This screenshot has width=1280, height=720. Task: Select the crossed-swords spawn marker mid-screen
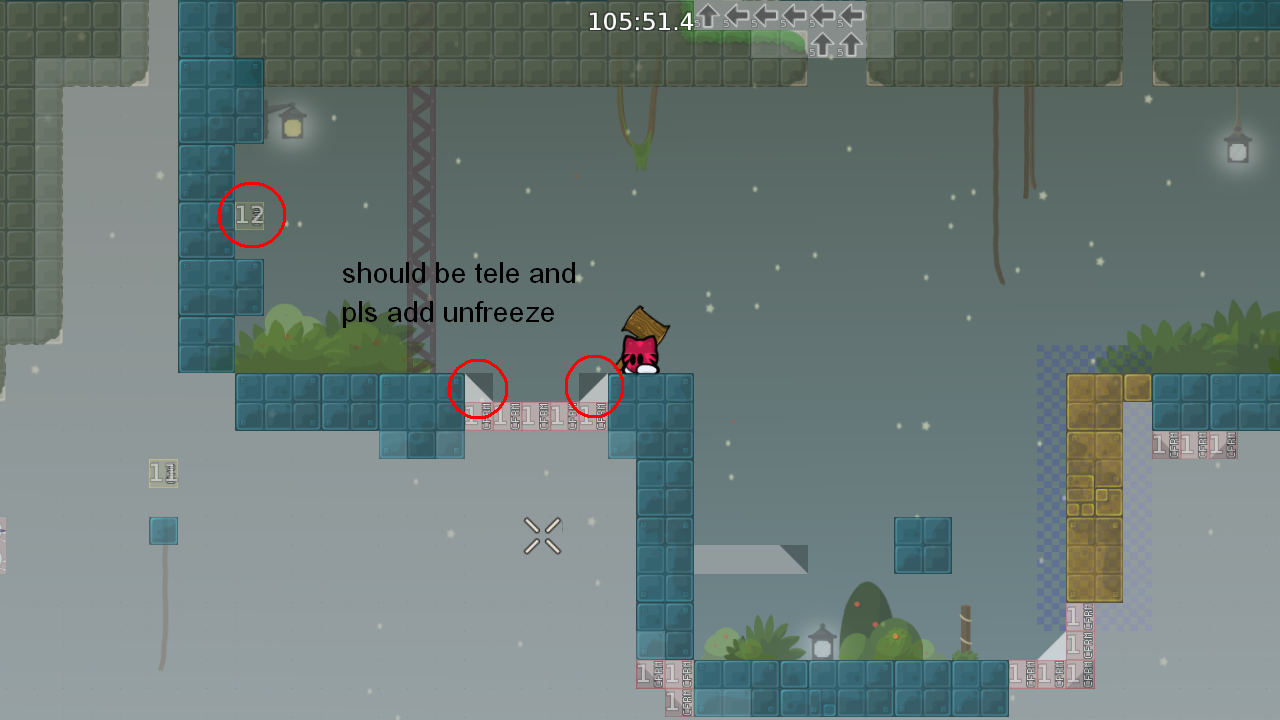tap(543, 537)
